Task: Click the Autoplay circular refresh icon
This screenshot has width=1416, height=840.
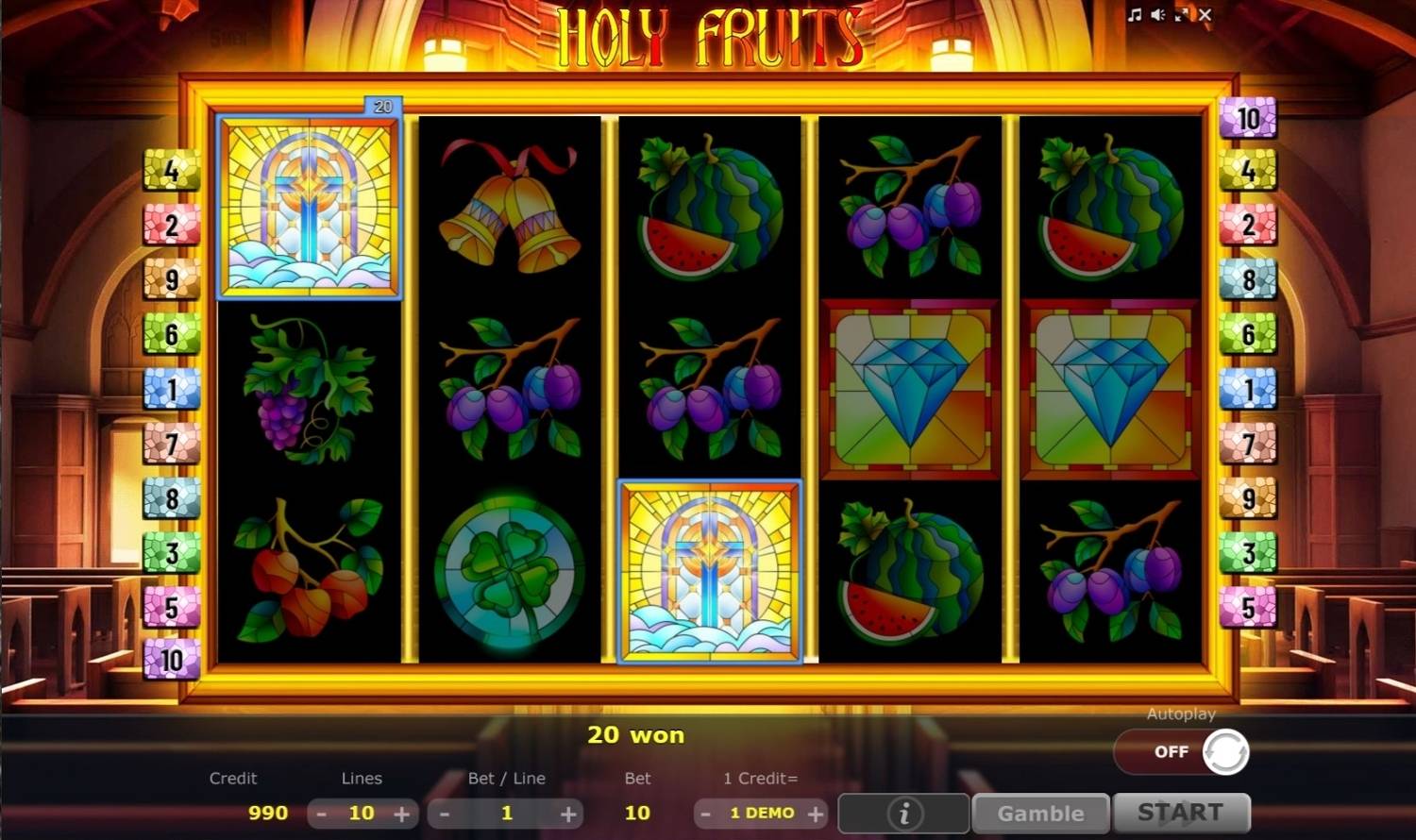Action: [x=1224, y=751]
